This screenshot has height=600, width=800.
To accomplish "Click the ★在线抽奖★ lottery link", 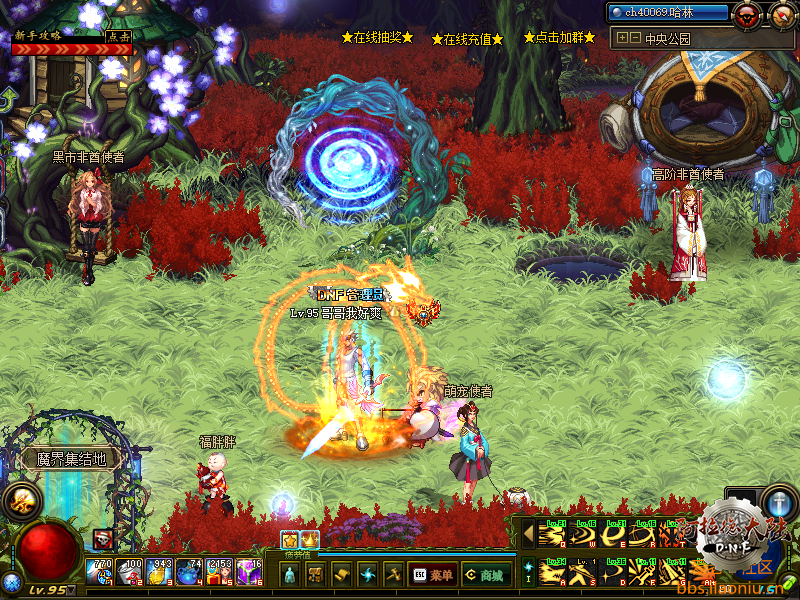I will 377,37.
